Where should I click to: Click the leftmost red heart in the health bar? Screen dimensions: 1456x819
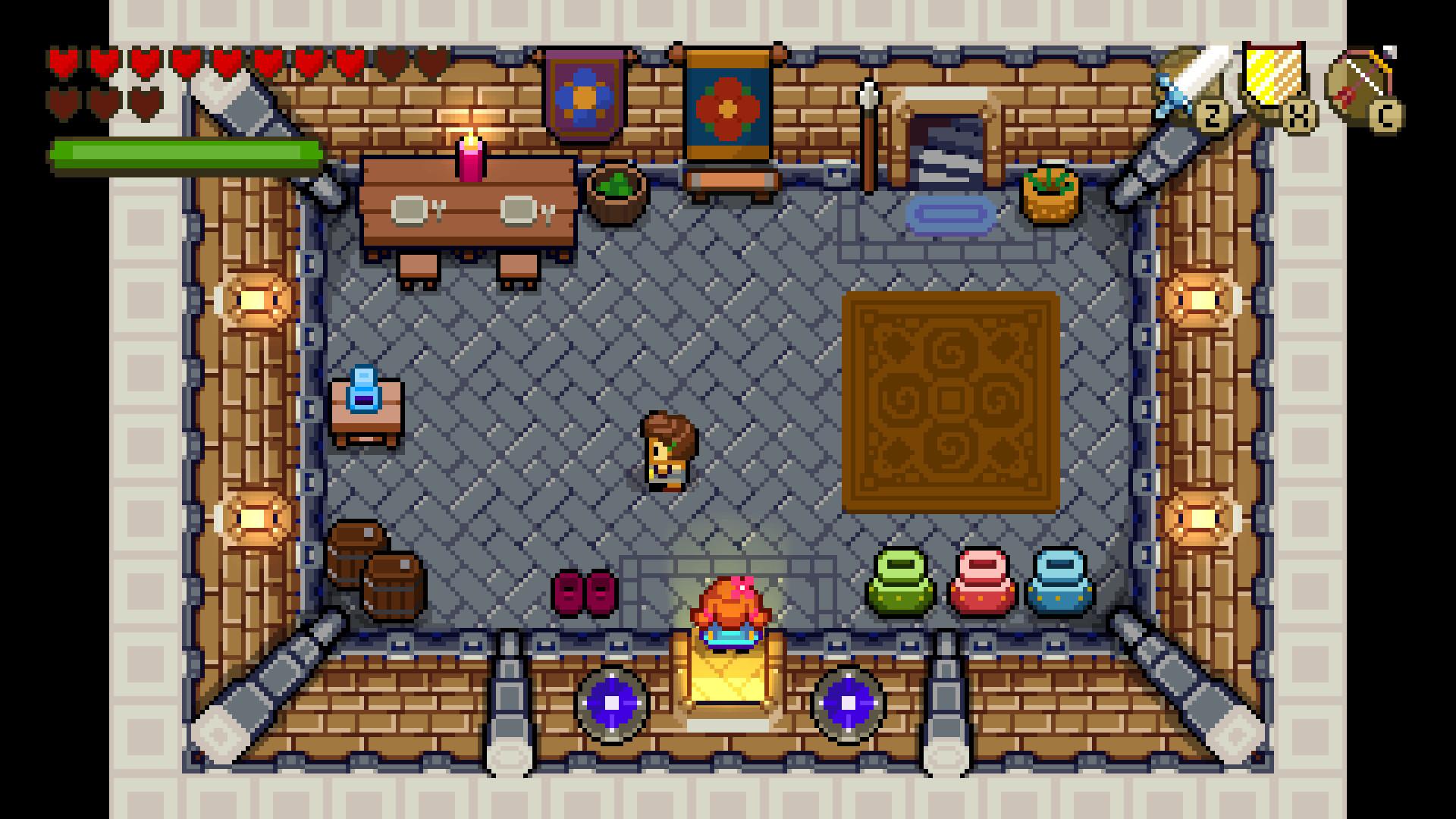[63, 62]
